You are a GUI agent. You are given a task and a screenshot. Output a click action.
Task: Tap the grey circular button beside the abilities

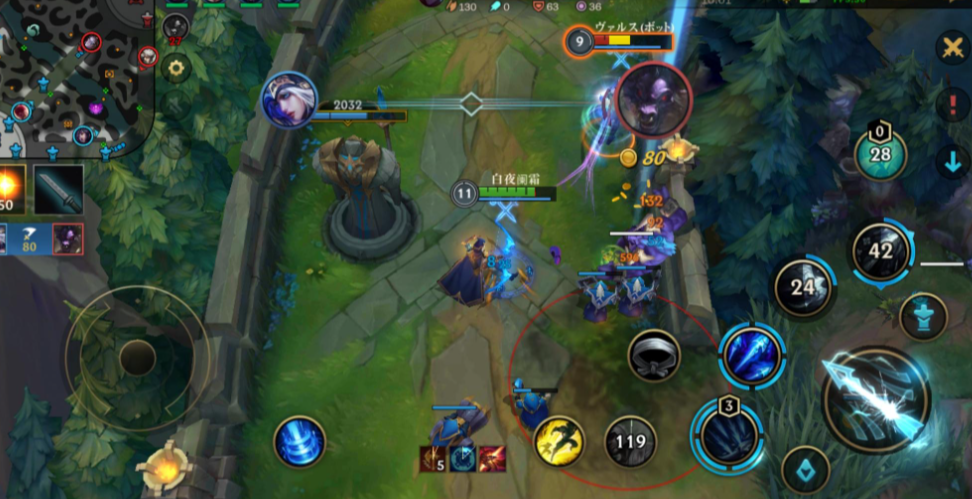pos(654,355)
